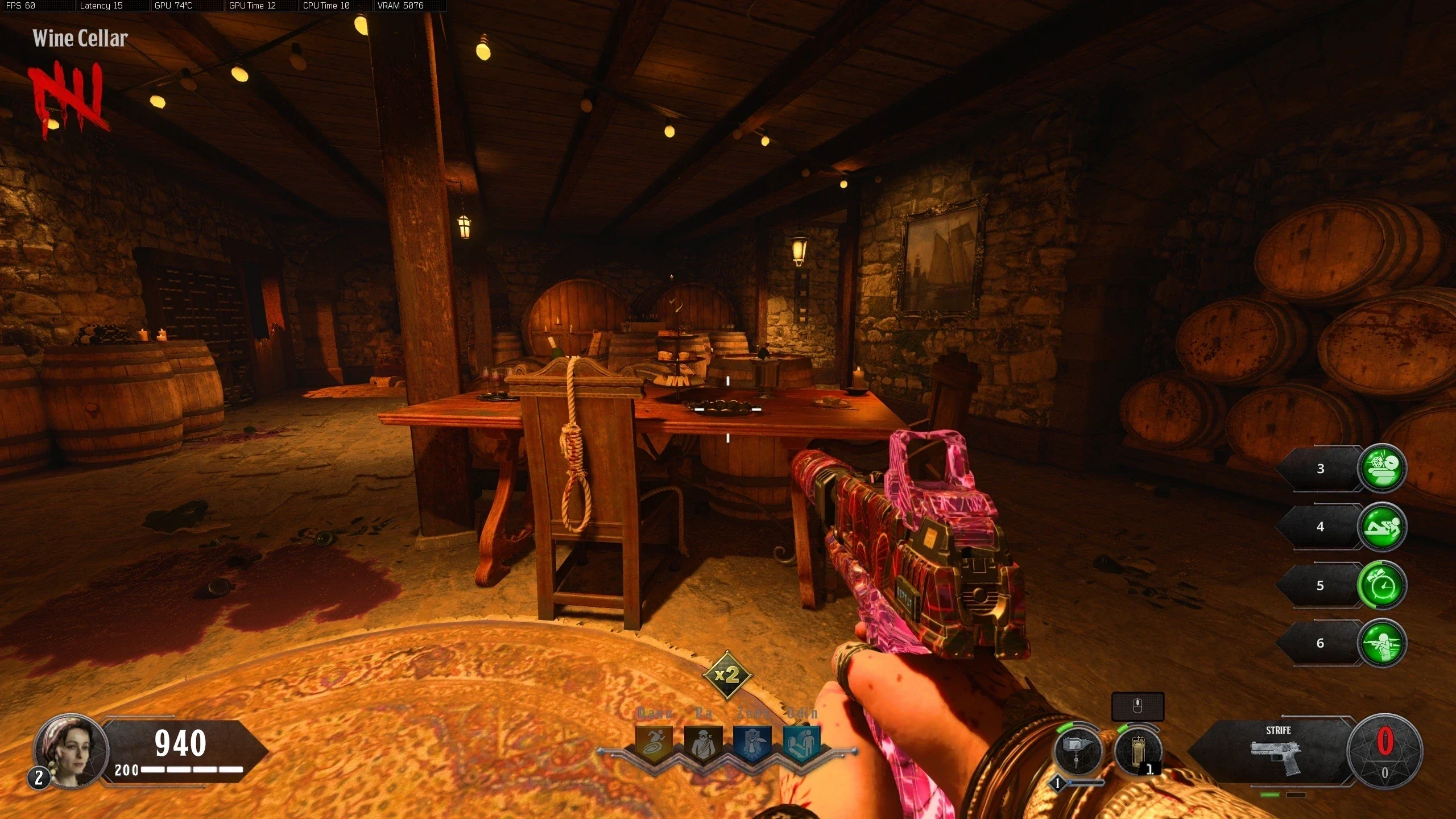Trigger the alarm clock elixir in slot 5

tap(1381, 585)
